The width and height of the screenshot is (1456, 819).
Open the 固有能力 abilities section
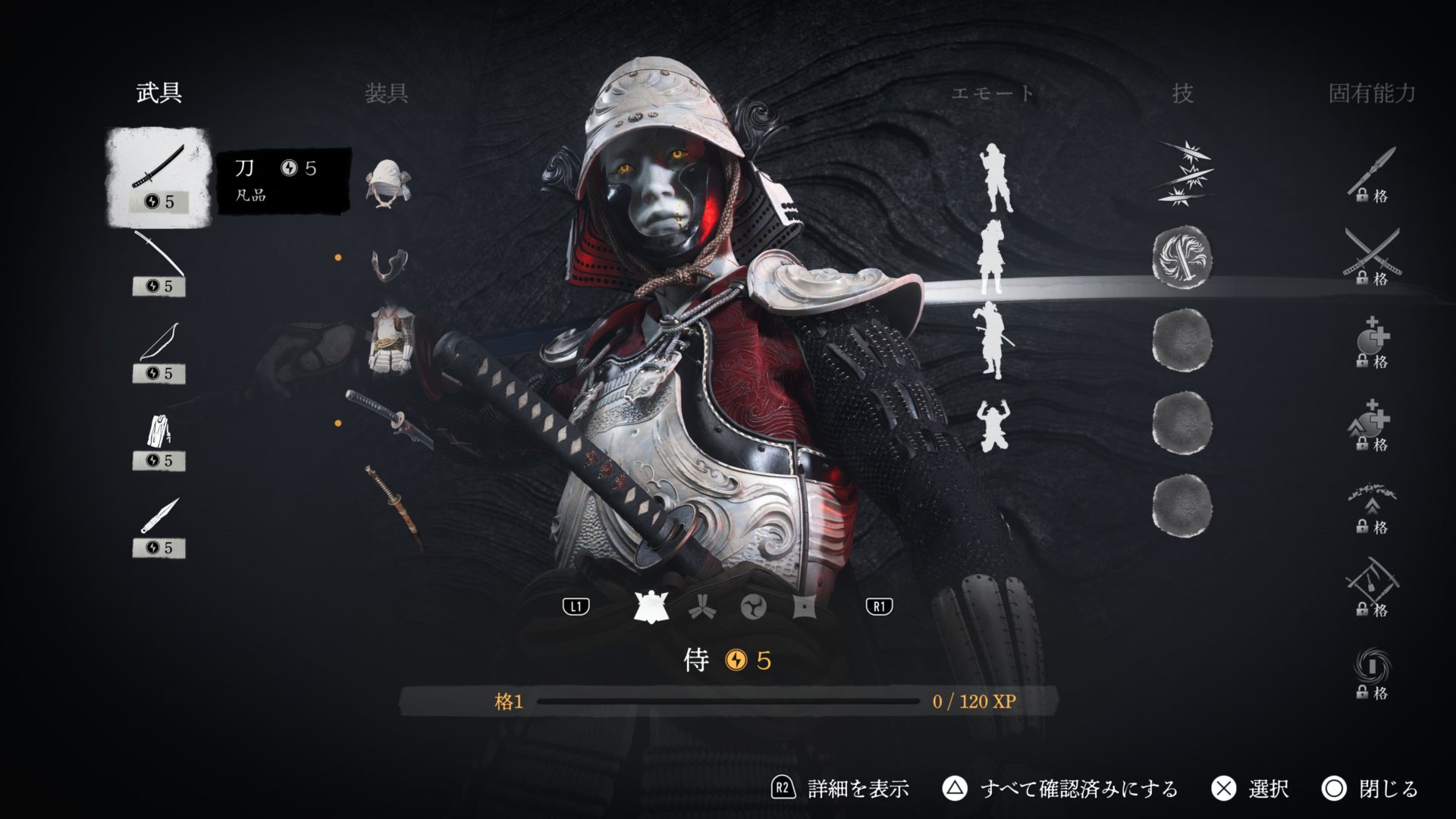pyautogui.click(x=1372, y=93)
